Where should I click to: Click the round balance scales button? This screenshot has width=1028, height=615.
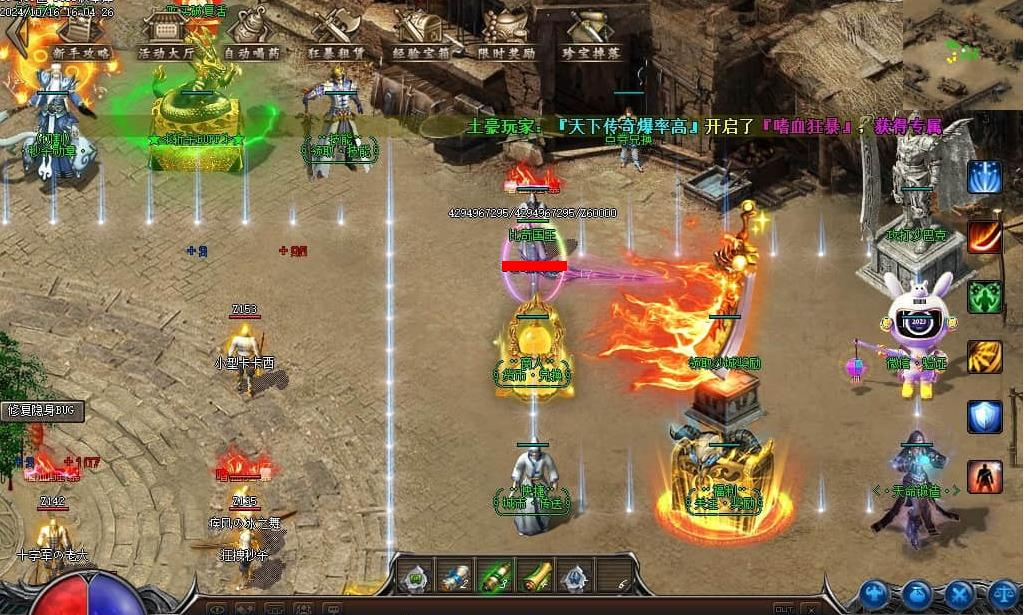[1003, 594]
